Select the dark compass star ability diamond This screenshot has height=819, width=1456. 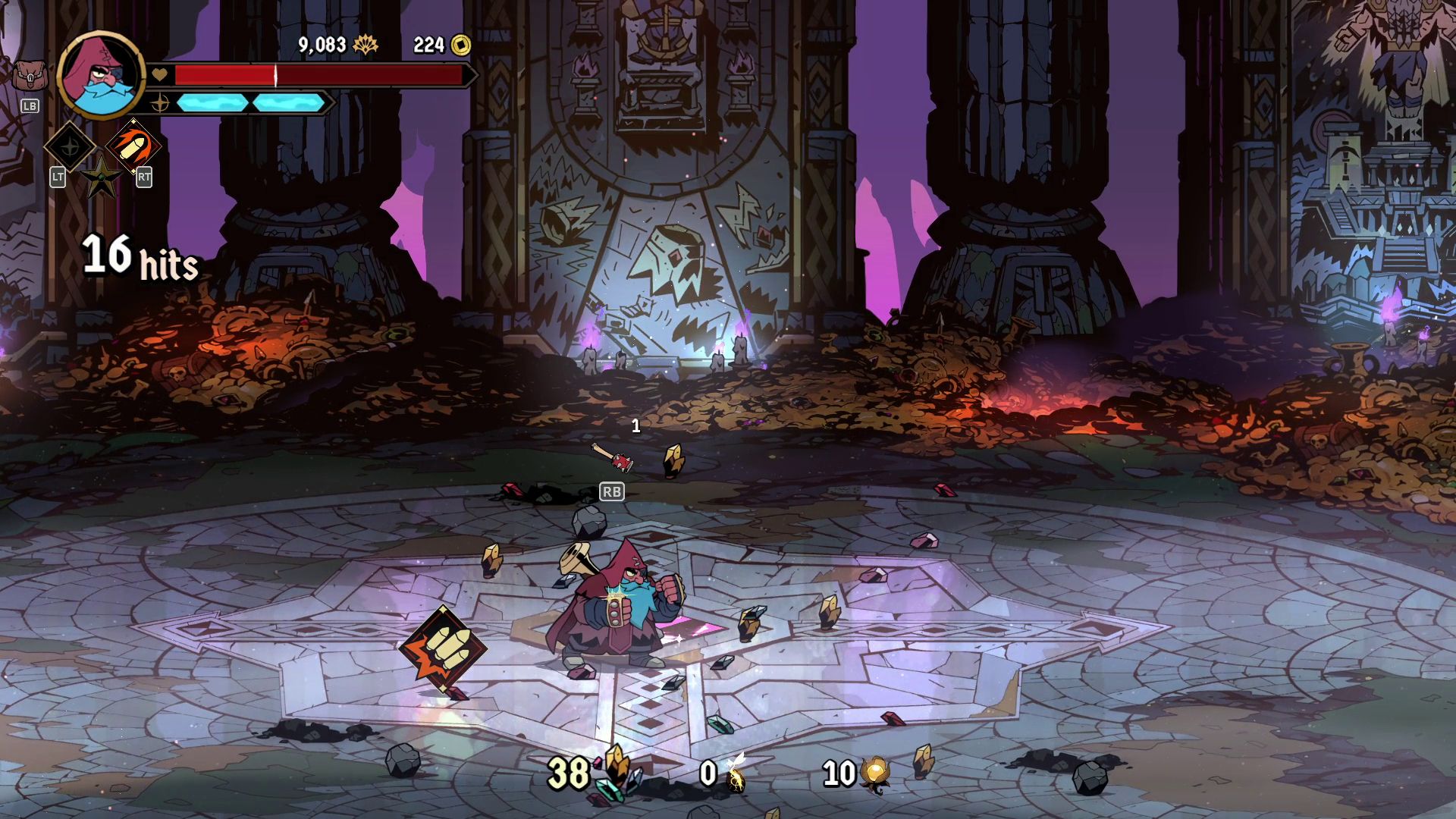70,146
